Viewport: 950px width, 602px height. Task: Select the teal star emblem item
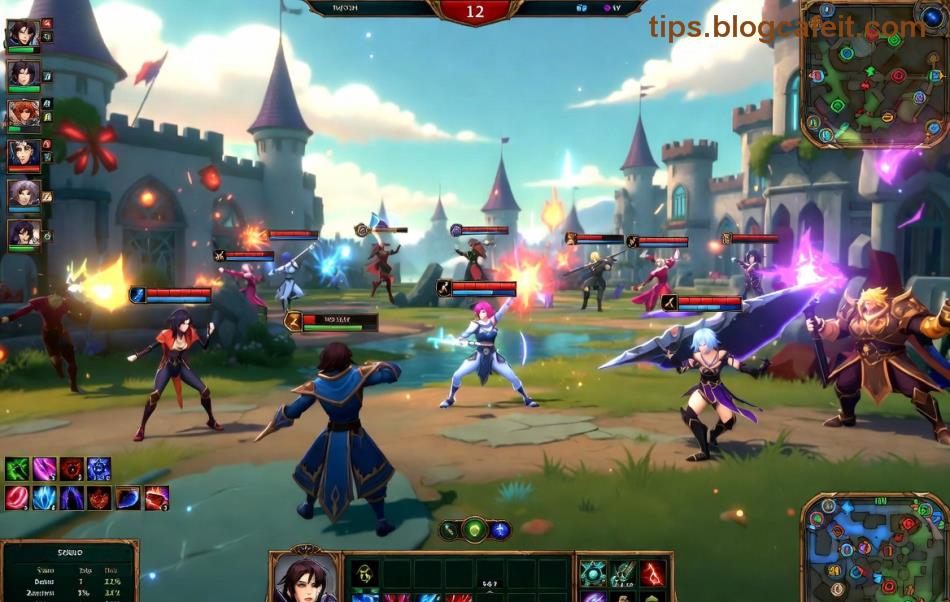[x=593, y=573]
